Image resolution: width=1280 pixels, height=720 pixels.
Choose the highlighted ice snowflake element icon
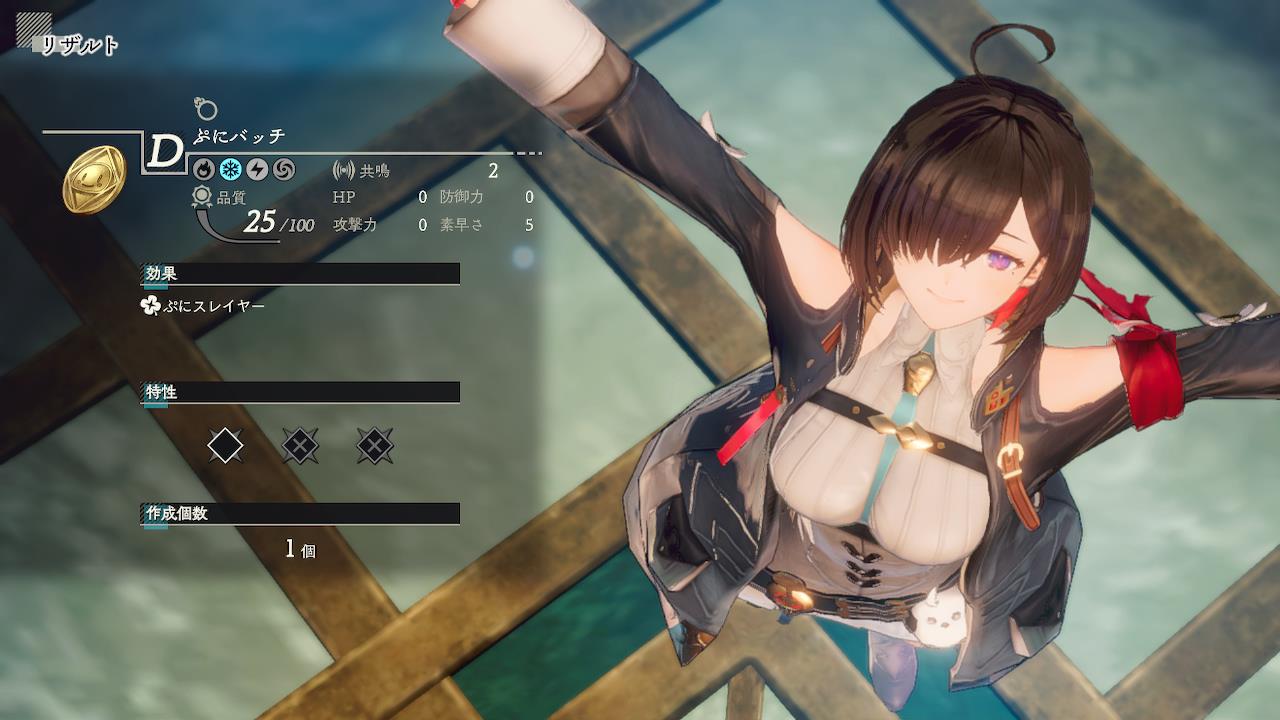coord(231,170)
